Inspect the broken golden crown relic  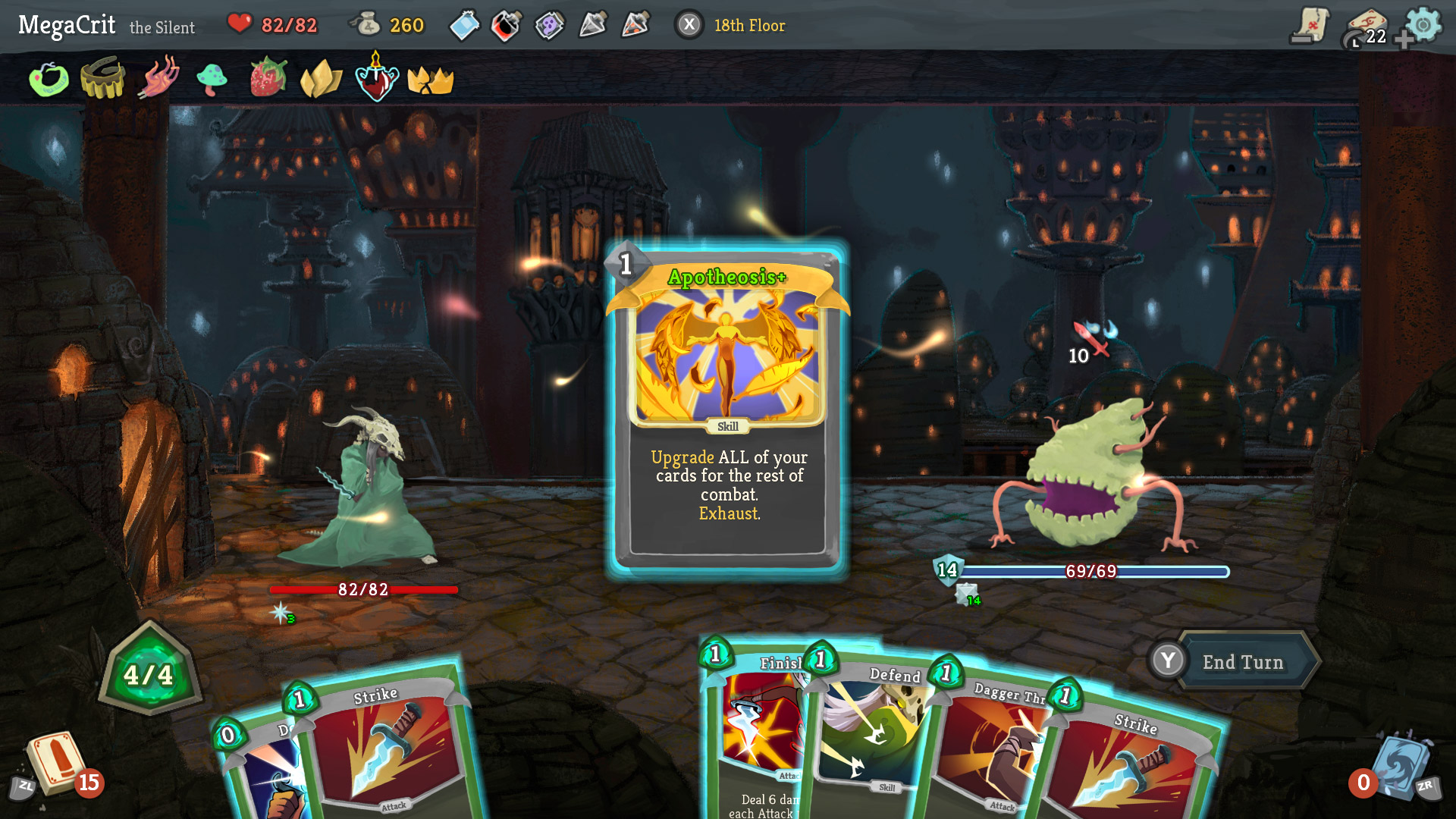tap(430, 80)
